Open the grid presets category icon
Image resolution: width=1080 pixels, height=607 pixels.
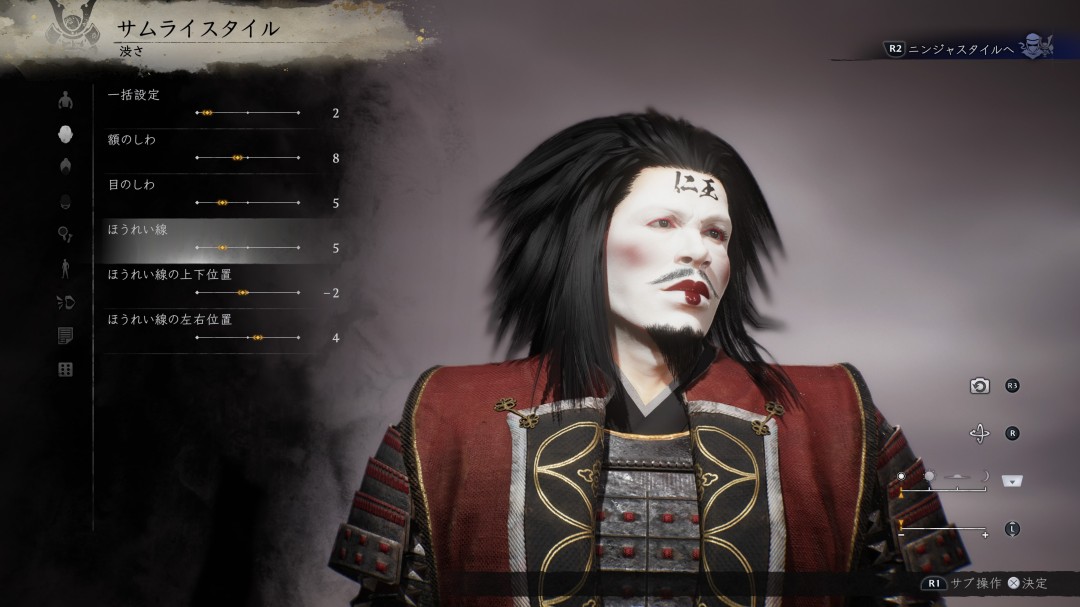pos(66,370)
